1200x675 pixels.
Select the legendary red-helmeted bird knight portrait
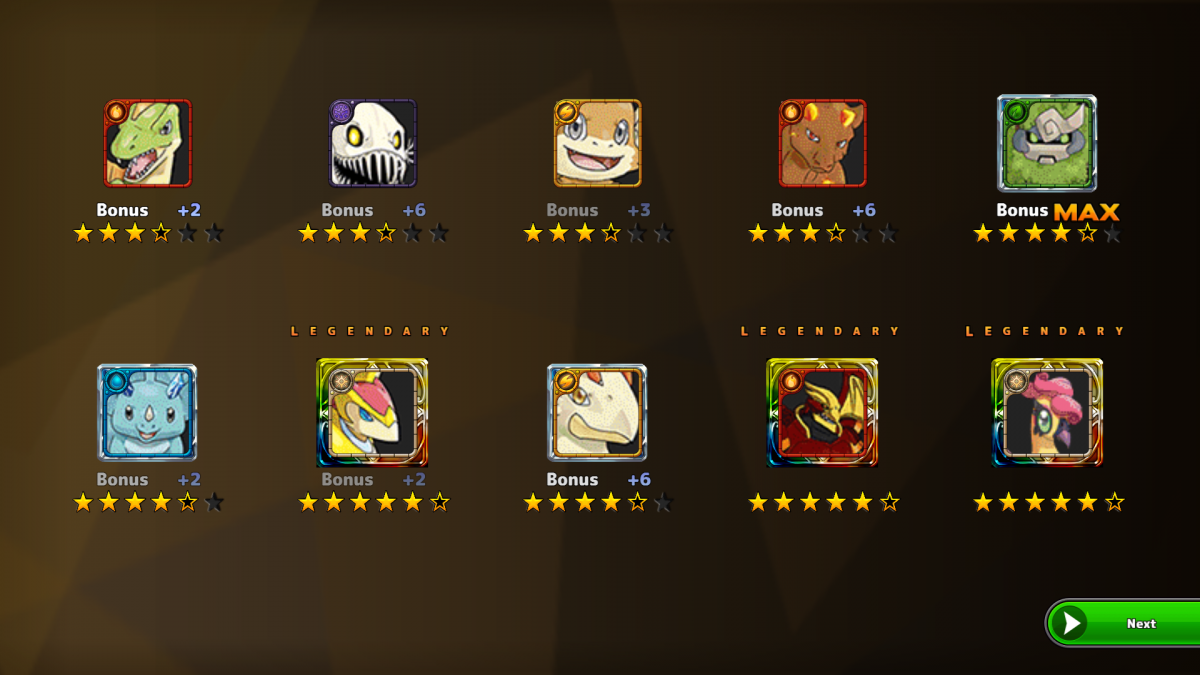(x=372, y=413)
